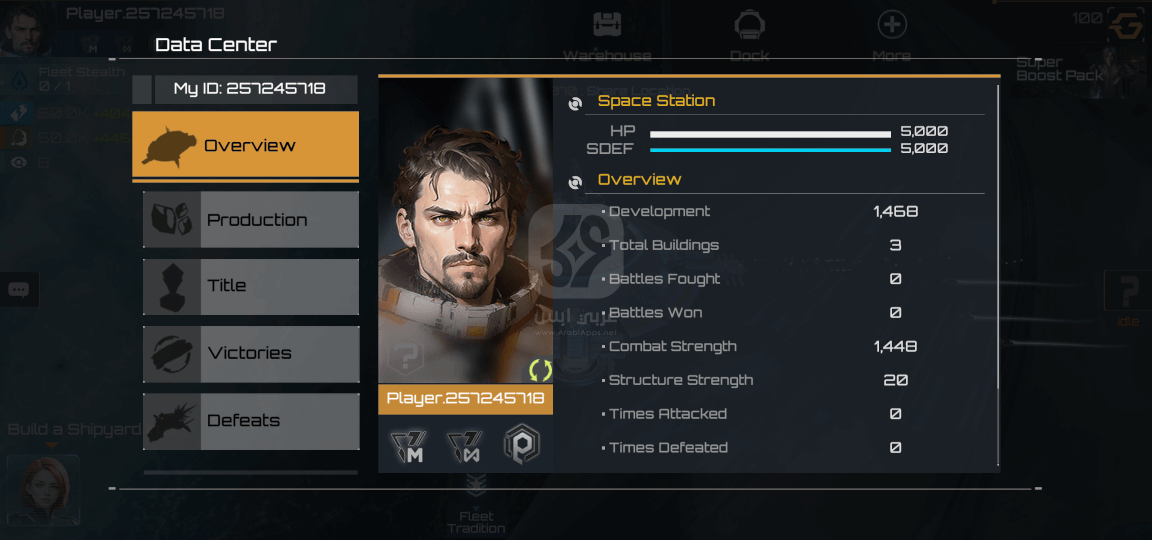The image size is (1152, 540).
Task: Select the Overview tab
Action: click(245, 145)
